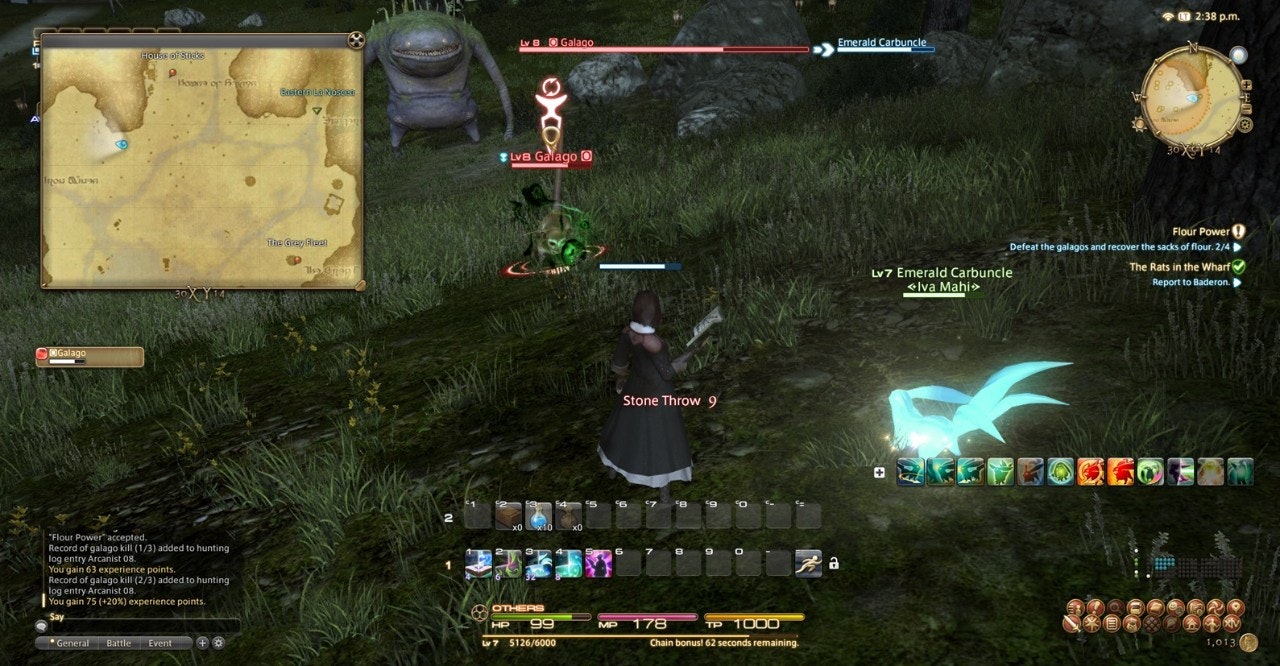Expand pet hotbar with plus button
The width and height of the screenshot is (1280, 666).
click(x=879, y=472)
